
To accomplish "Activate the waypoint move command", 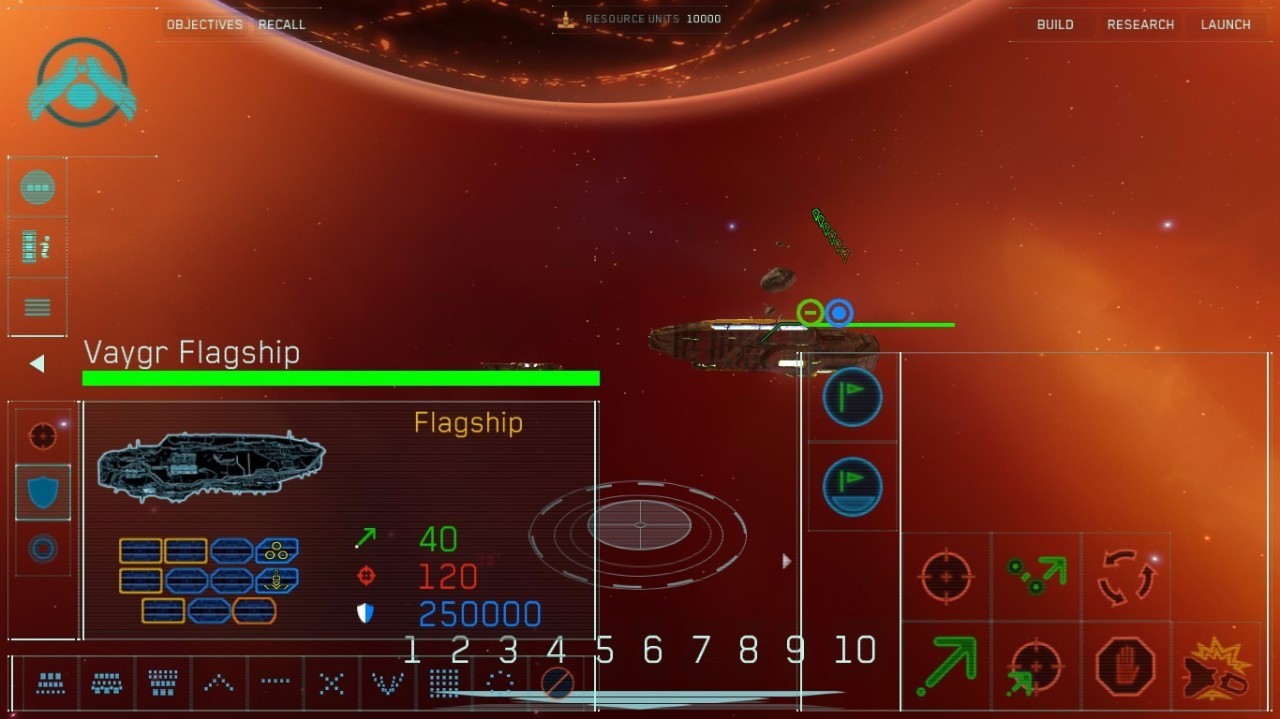I will point(1035,577).
